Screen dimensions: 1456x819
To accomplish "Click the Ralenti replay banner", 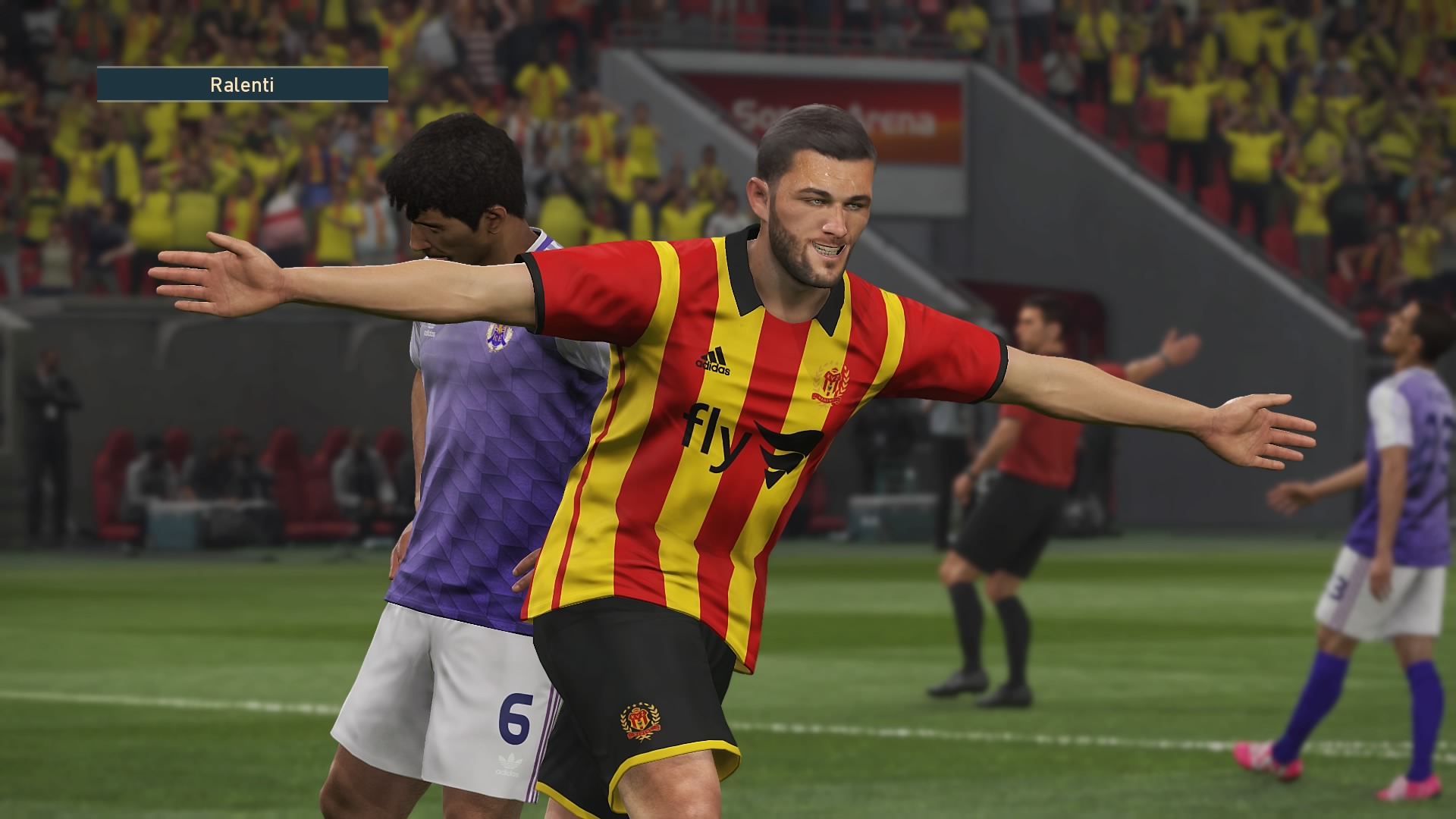I will (242, 85).
